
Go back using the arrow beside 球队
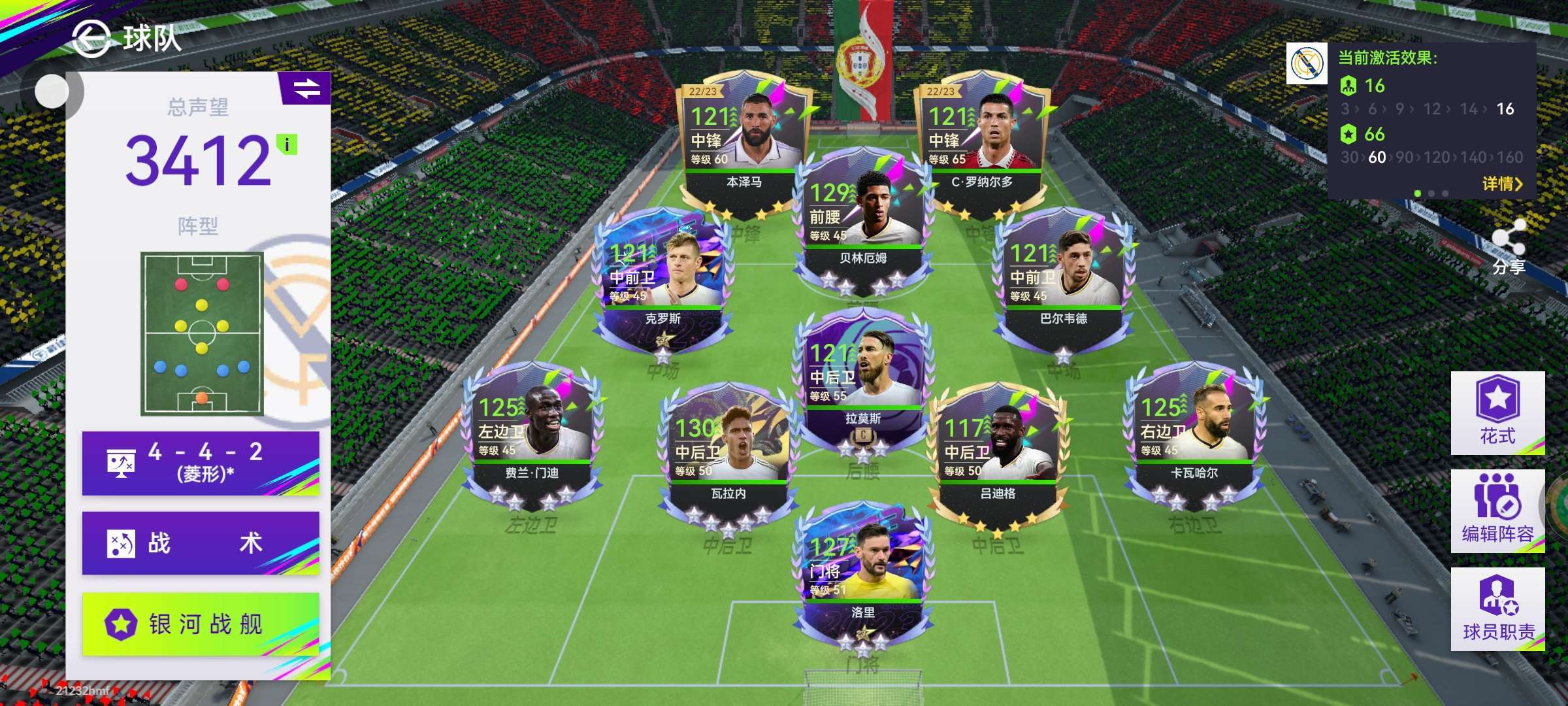click(90, 38)
